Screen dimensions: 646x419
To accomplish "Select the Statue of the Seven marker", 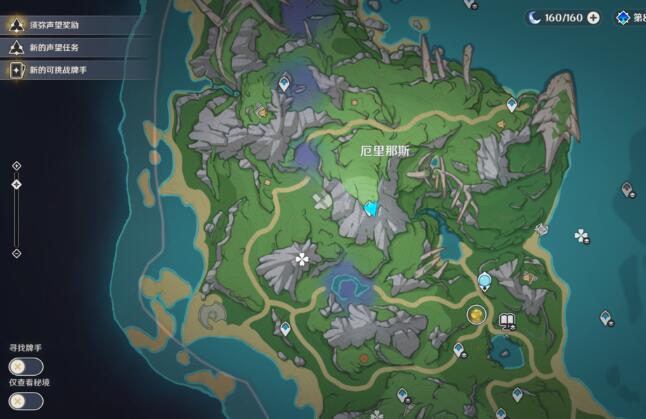I will (x=485, y=280).
